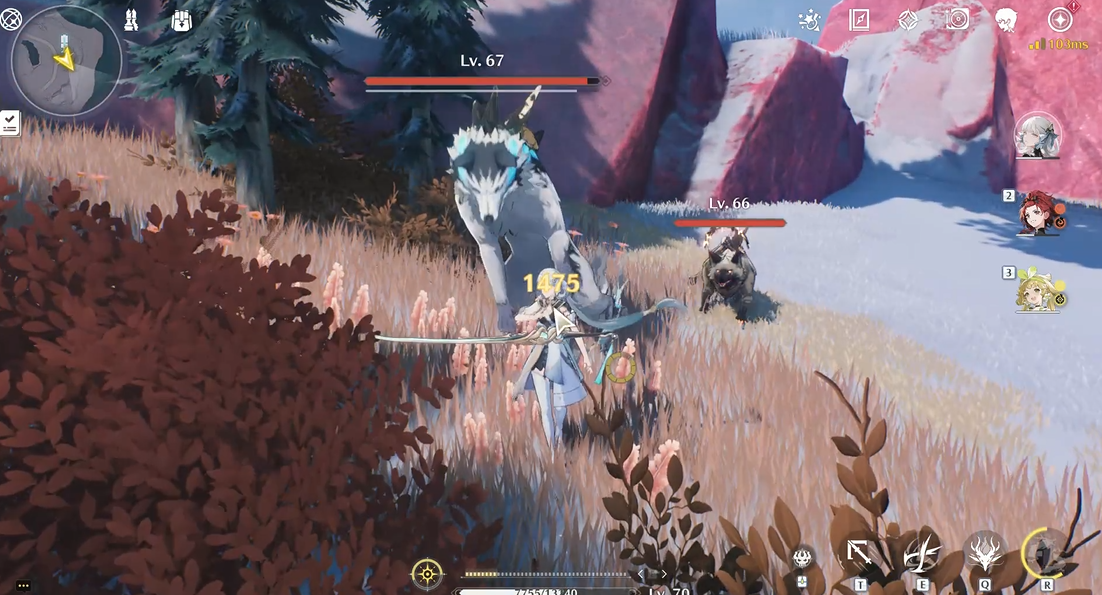The height and width of the screenshot is (595, 1102).
Task: Open the events stars icon
Action: (809, 20)
